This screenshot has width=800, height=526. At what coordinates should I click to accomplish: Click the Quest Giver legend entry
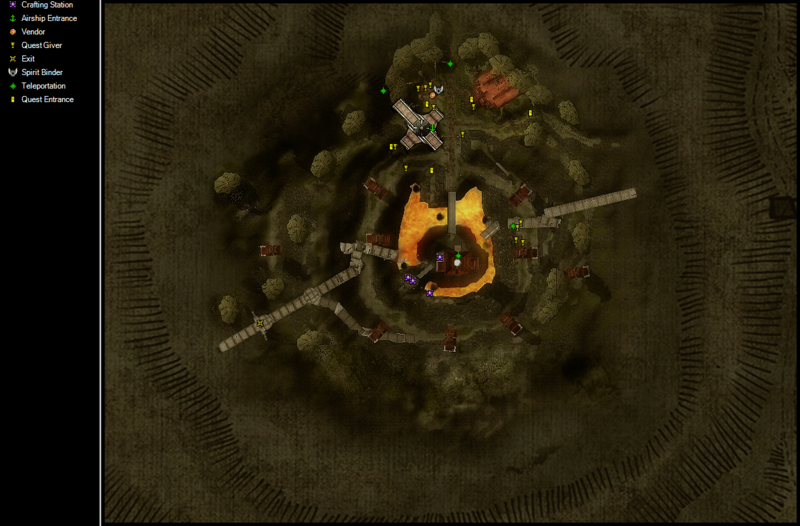pyautogui.click(x=40, y=45)
